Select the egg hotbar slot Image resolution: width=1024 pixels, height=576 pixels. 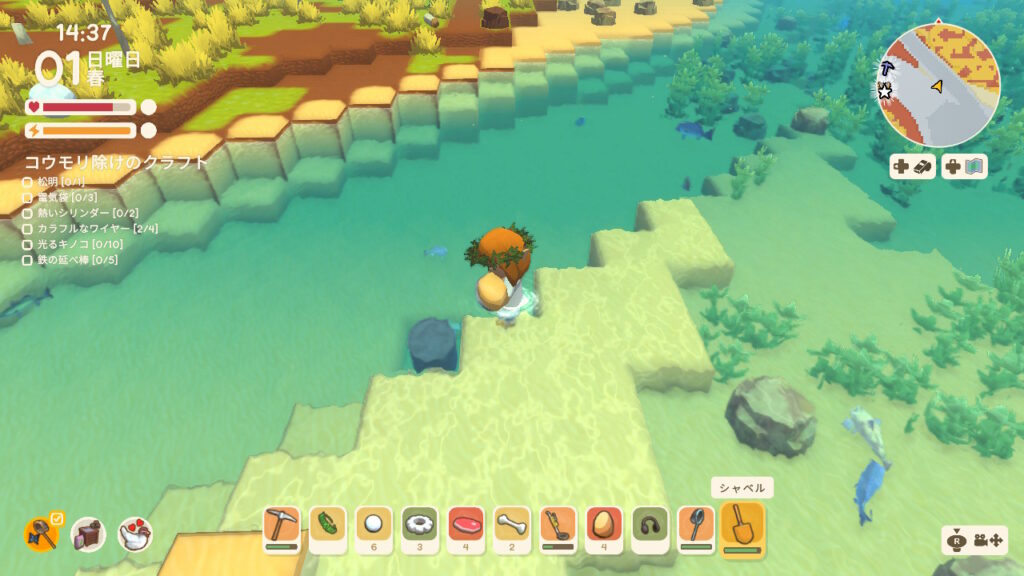pyautogui.click(x=604, y=525)
